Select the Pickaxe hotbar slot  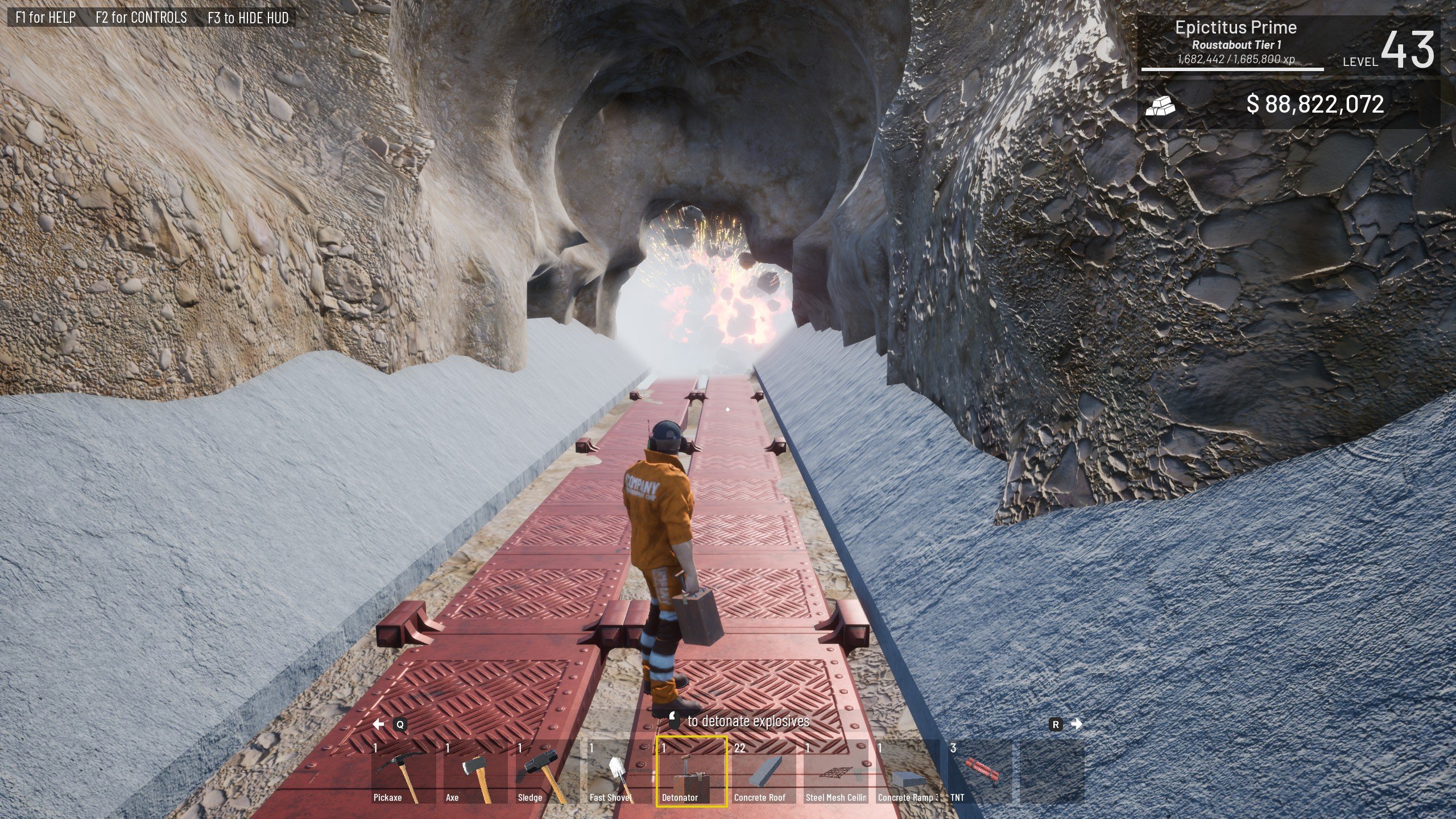[404, 772]
